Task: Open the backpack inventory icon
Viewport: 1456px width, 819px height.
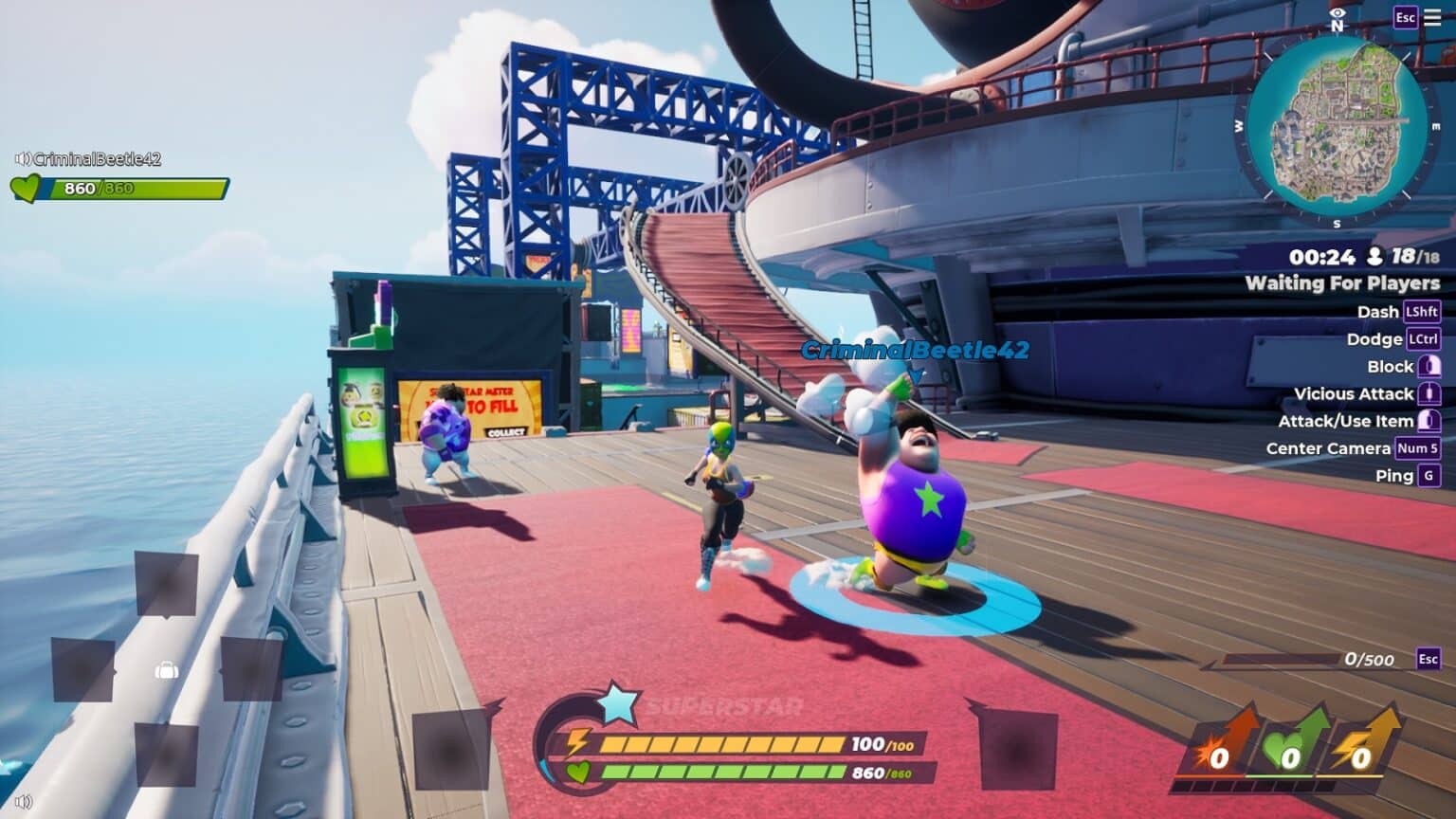Action: click(167, 671)
